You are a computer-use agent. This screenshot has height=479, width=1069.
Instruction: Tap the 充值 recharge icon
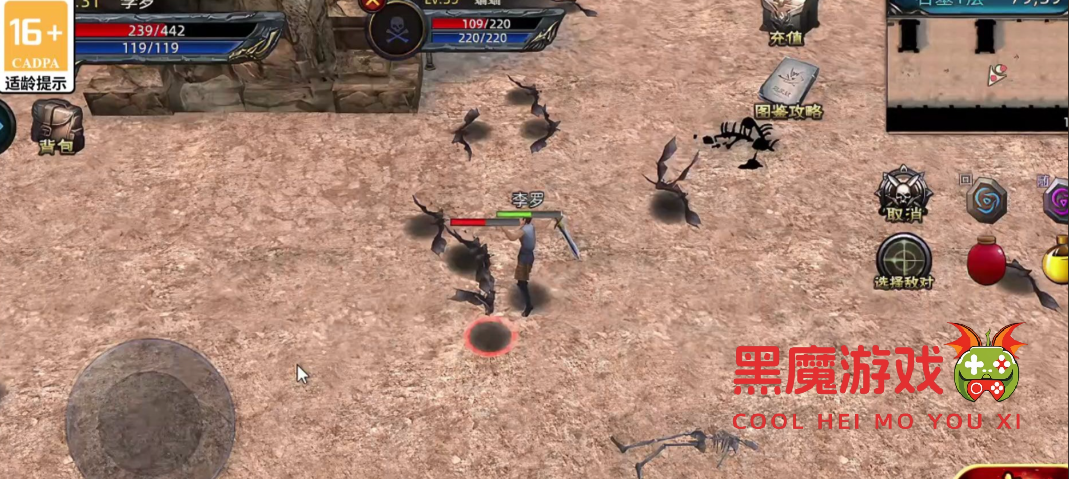click(x=786, y=20)
